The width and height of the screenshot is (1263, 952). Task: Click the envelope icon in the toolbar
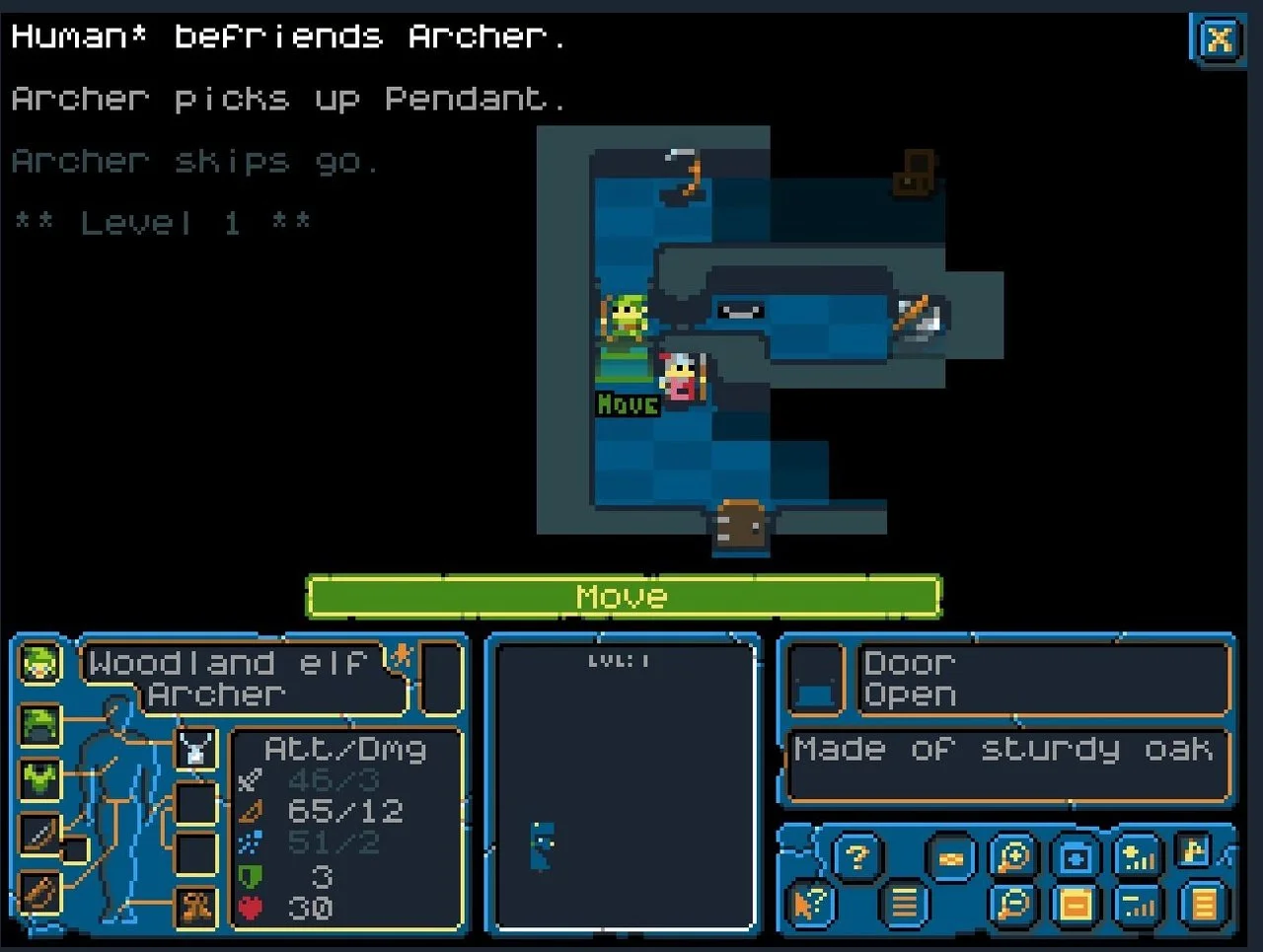950,856
